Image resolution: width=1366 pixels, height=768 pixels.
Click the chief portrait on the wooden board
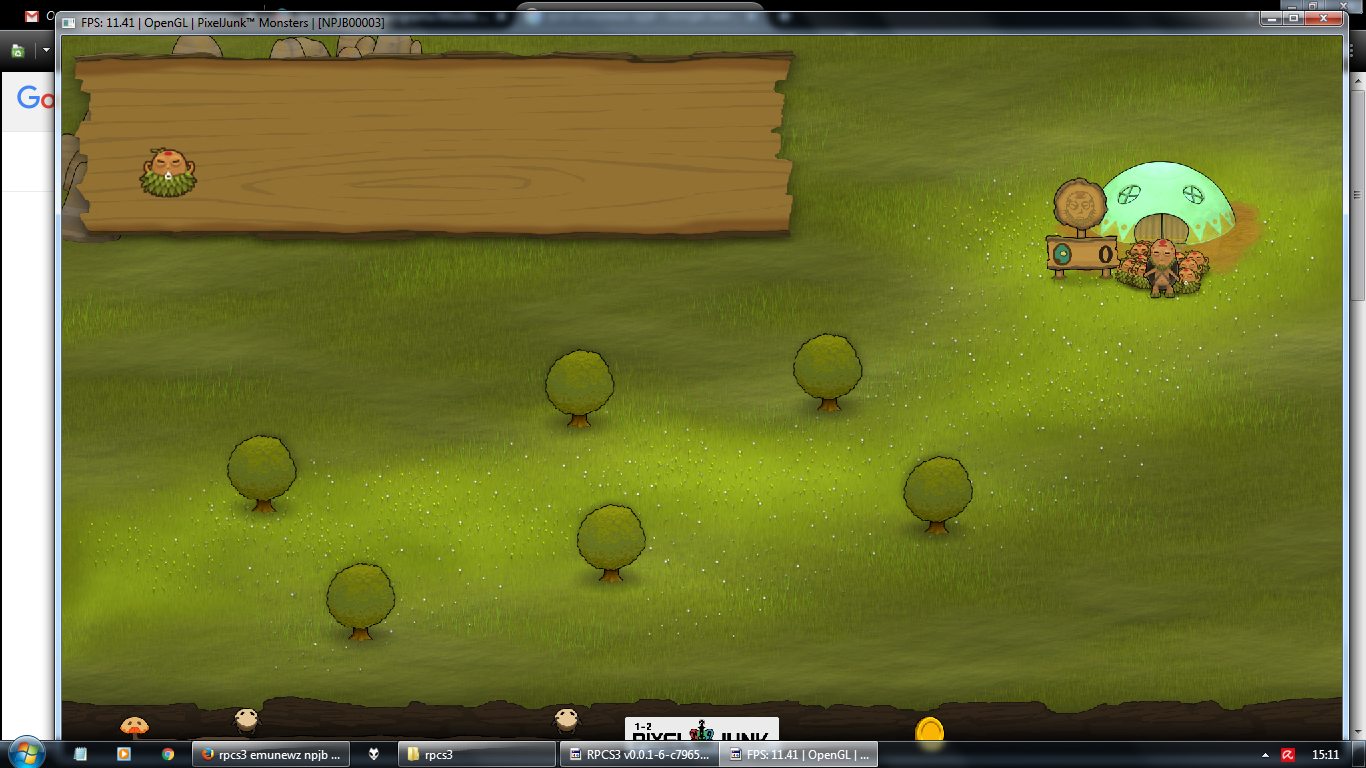[x=168, y=171]
